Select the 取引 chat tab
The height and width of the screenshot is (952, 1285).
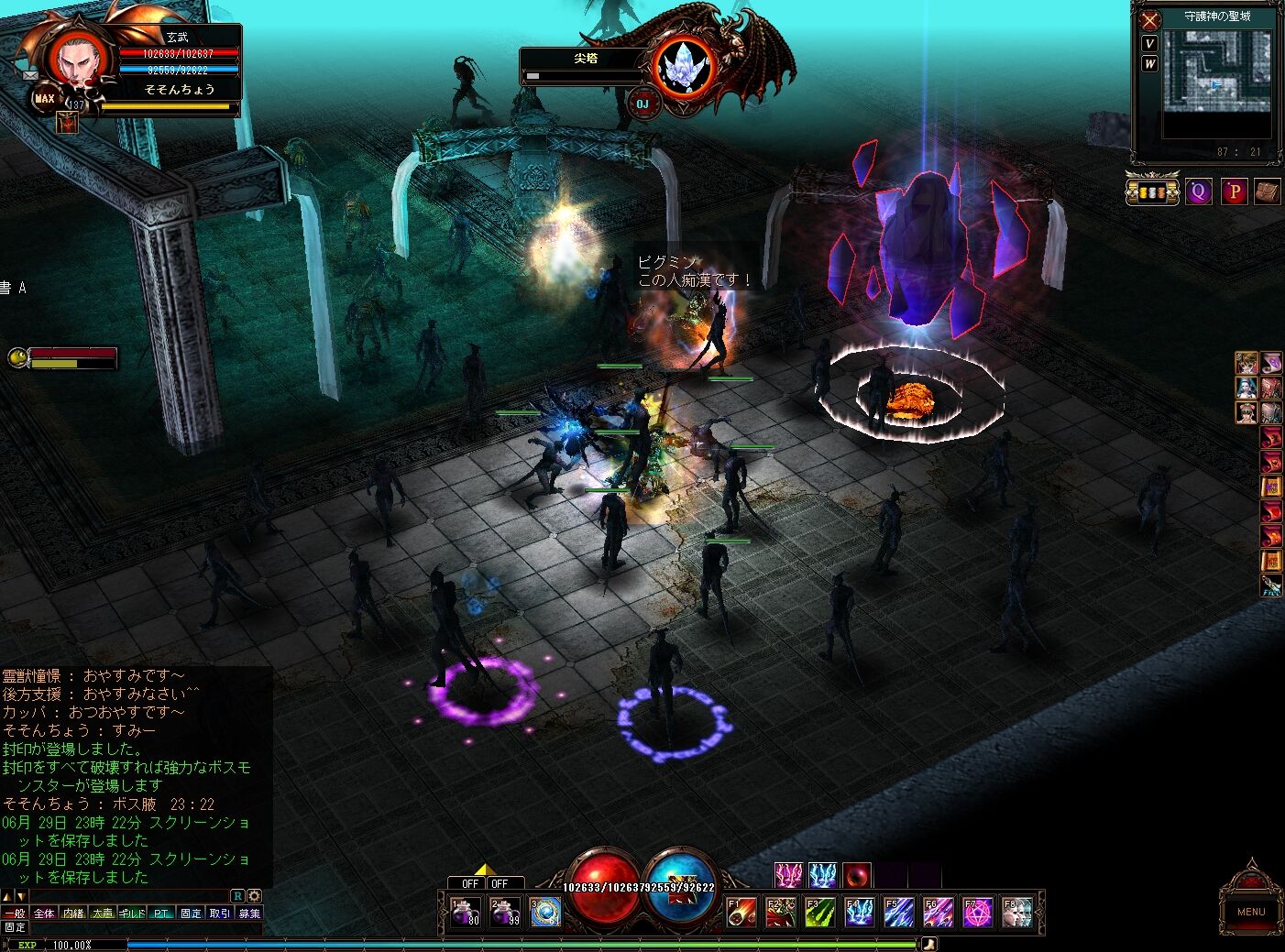(220, 914)
